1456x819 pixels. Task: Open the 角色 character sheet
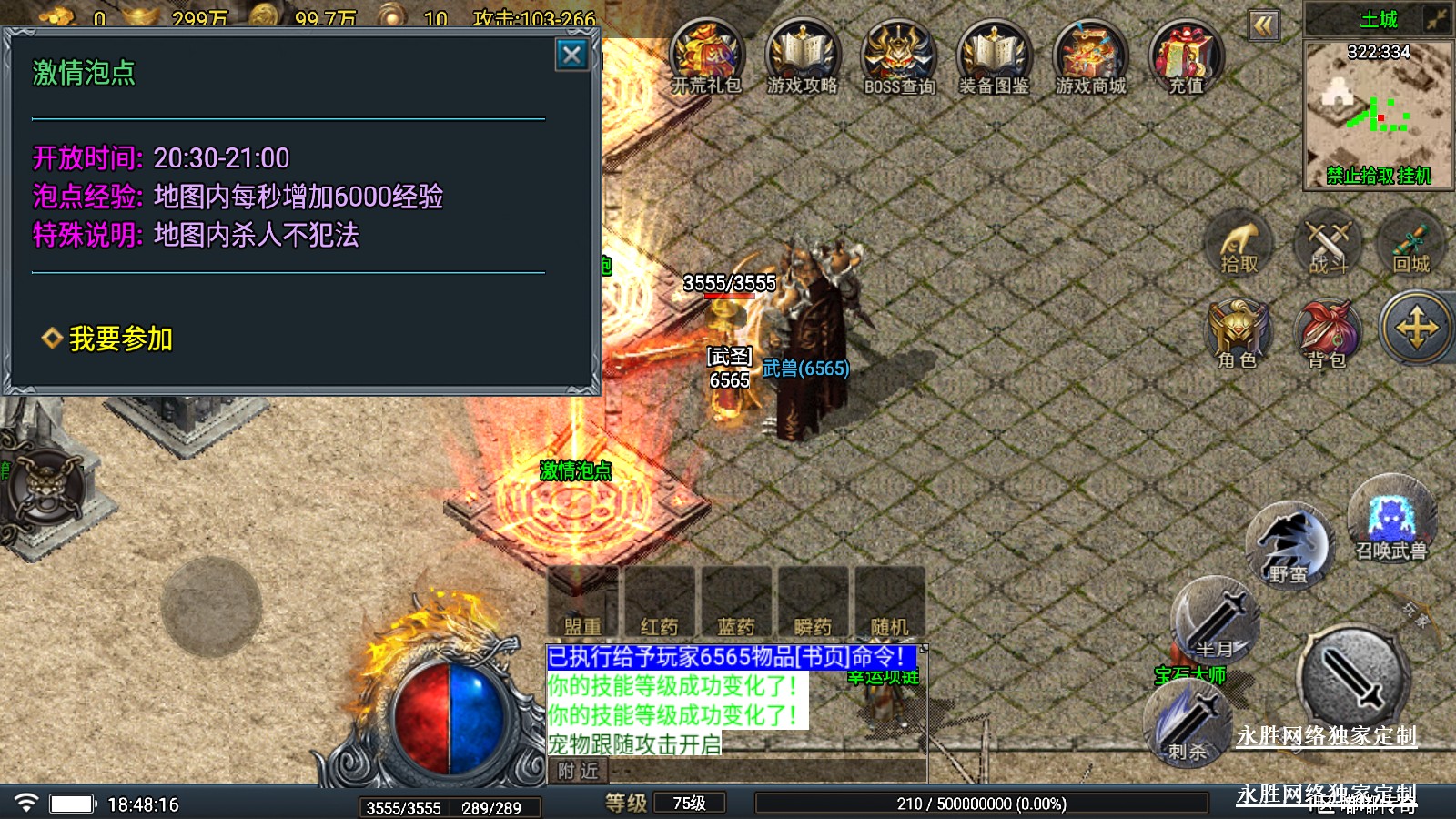pyautogui.click(x=1238, y=333)
